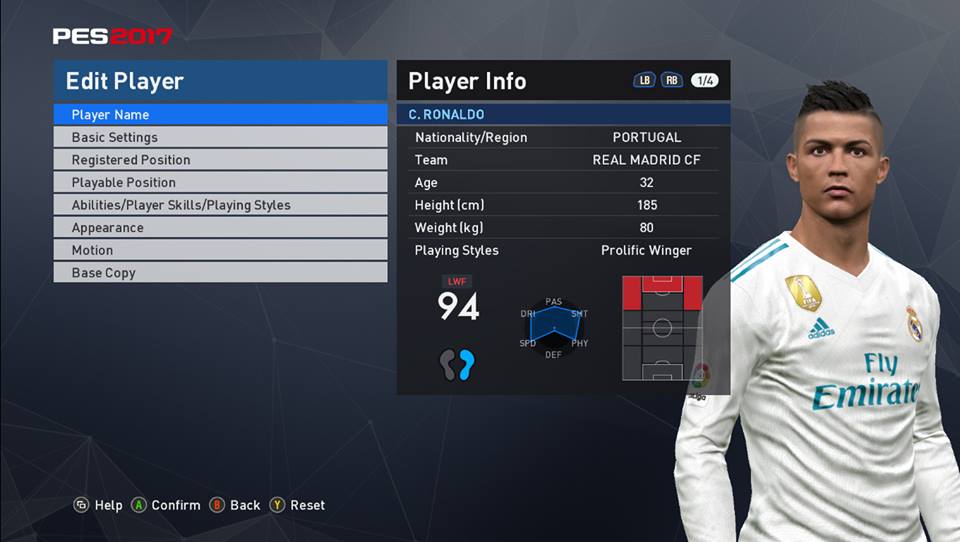This screenshot has width=960, height=542.
Task: Select the Player Name menu entry
Action: (220, 115)
